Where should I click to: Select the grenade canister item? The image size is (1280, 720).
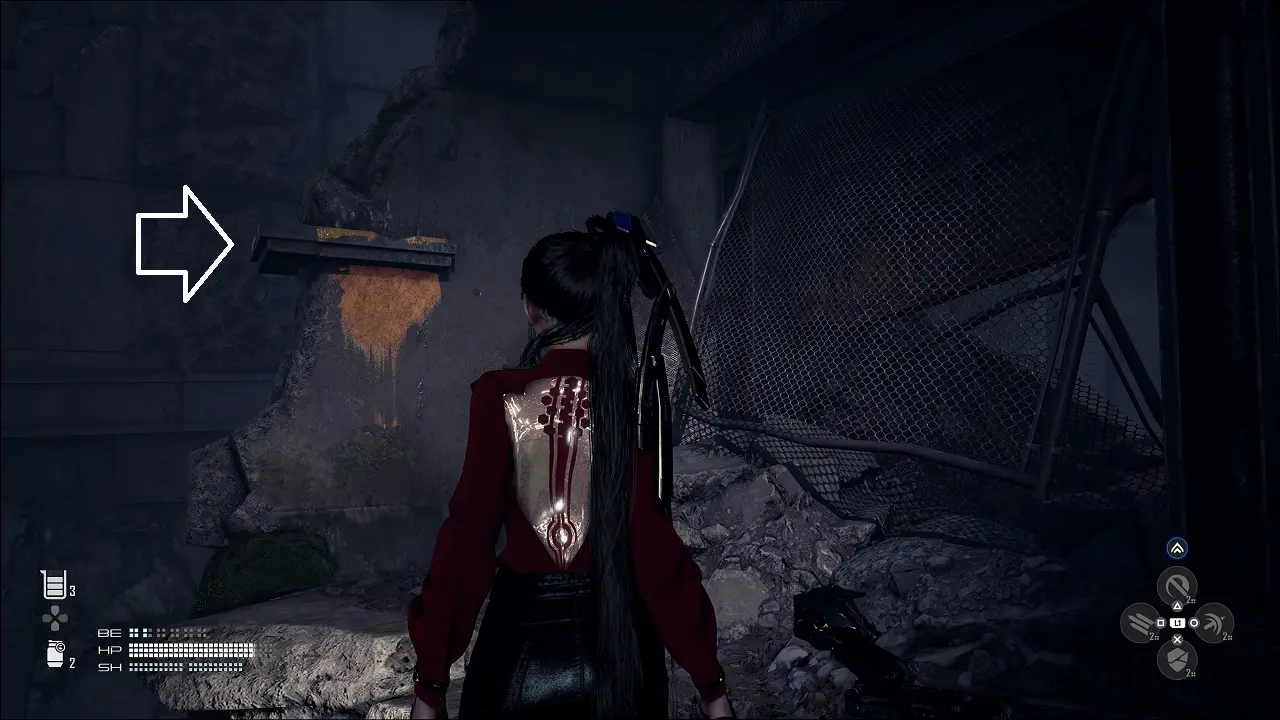53,655
